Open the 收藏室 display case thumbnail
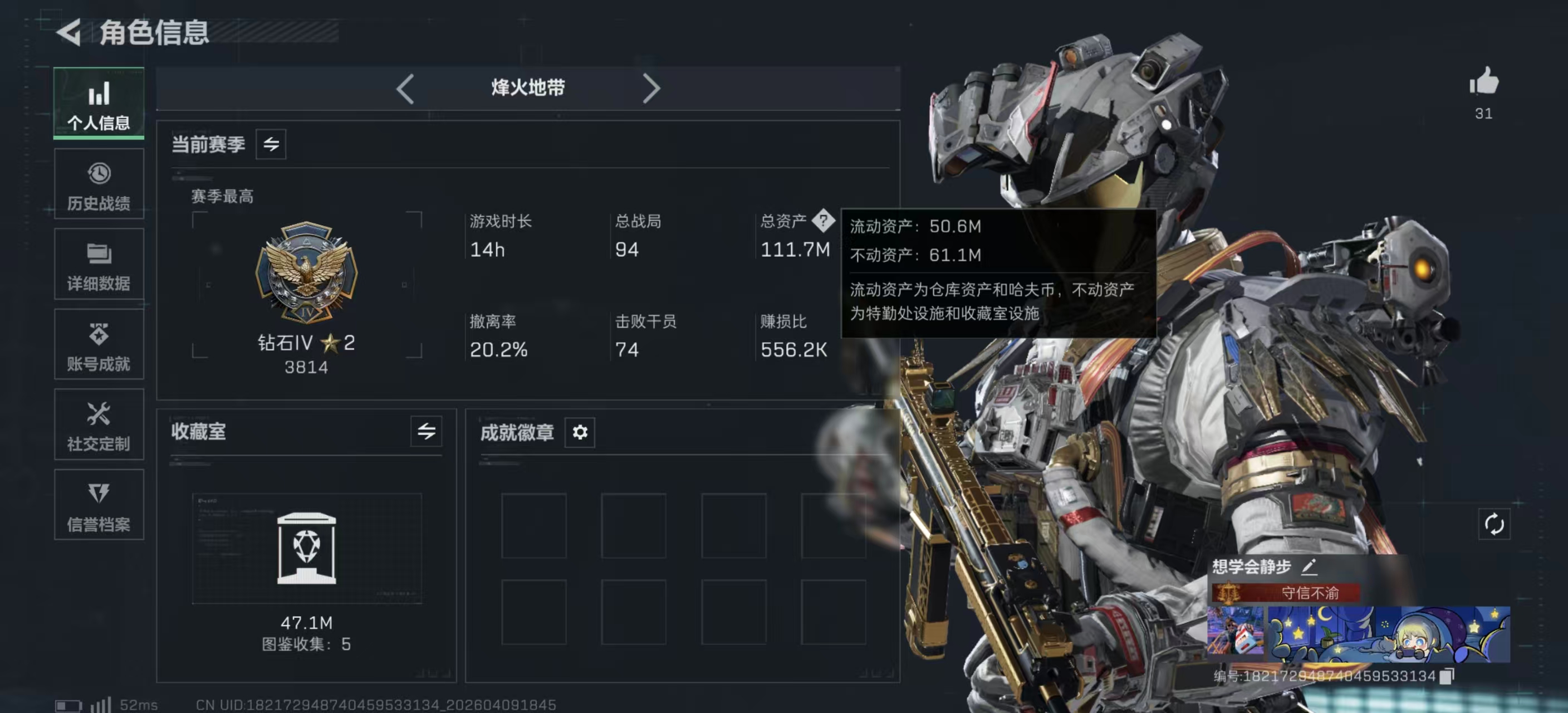 pyautogui.click(x=306, y=548)
